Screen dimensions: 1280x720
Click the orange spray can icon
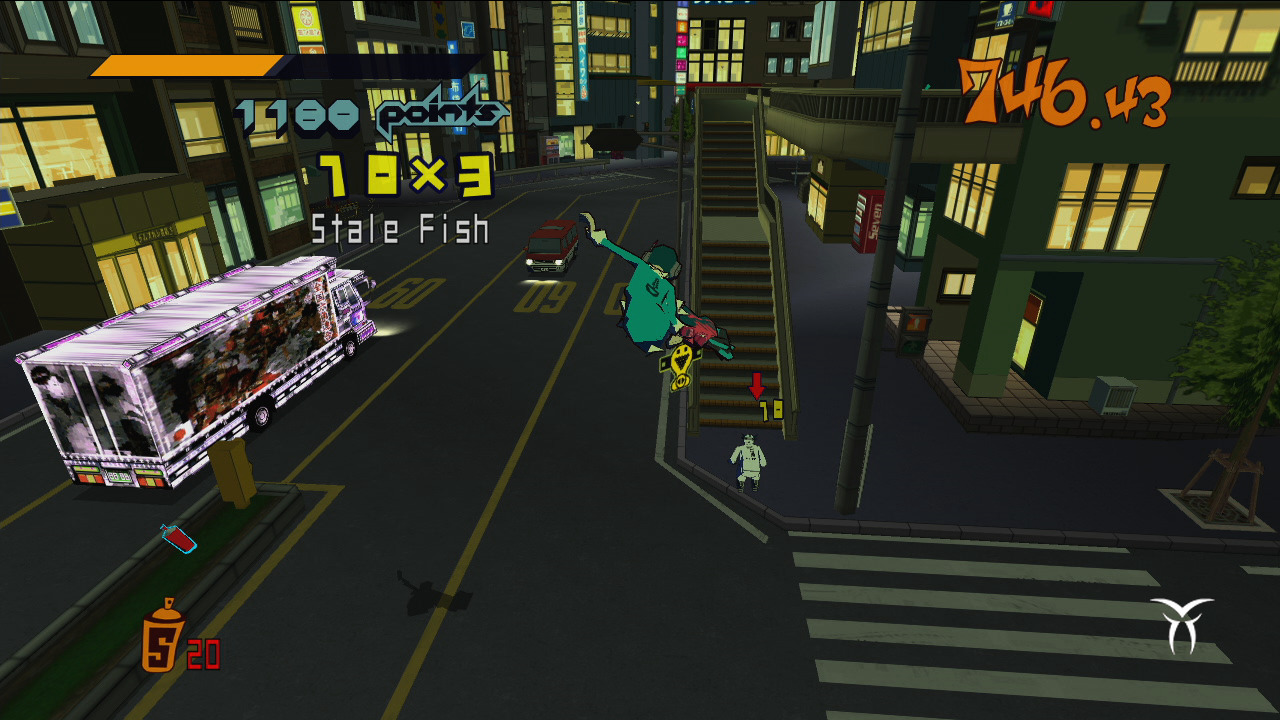(x=162, y=636)
